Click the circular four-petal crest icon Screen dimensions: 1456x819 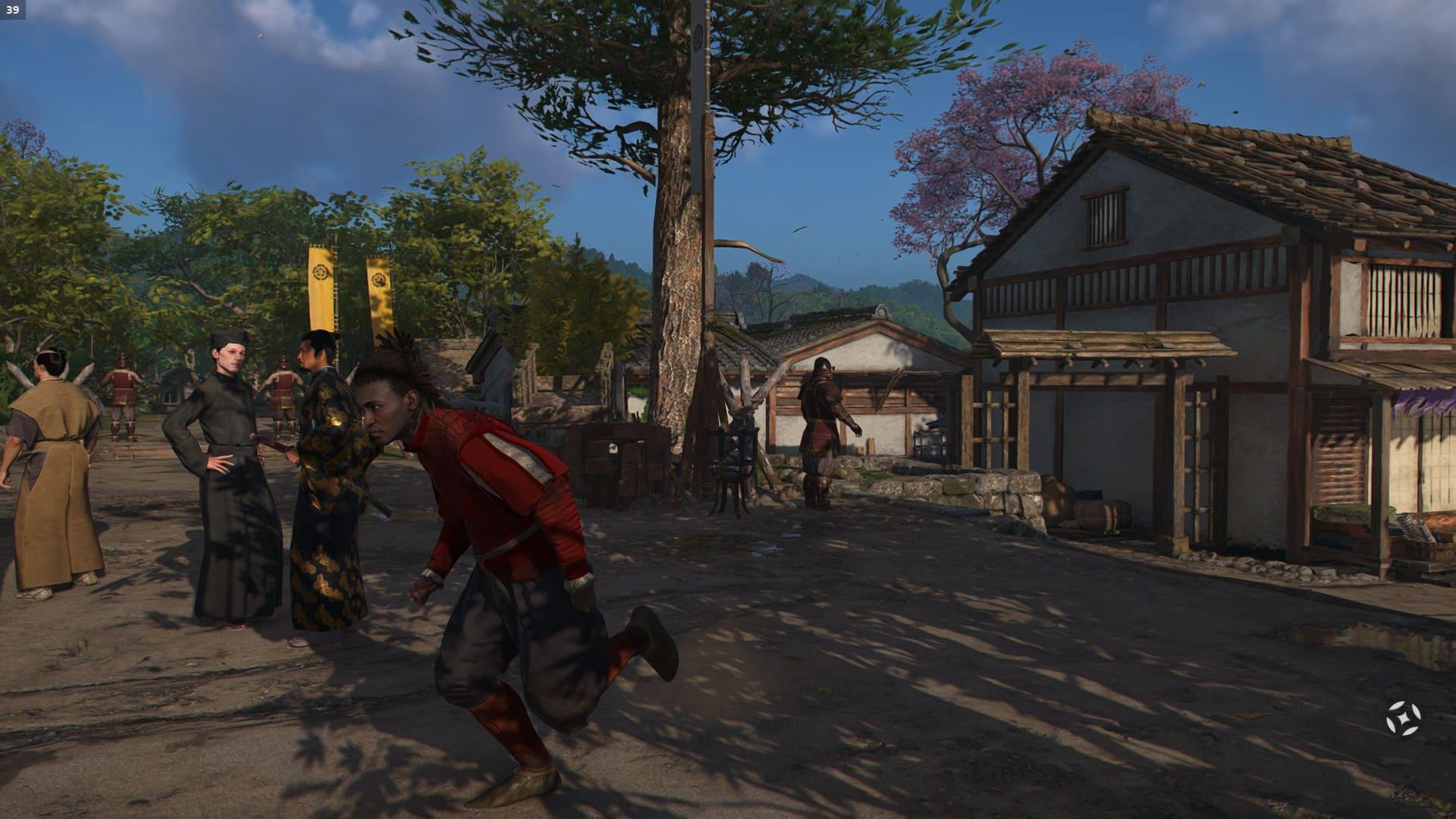1403,717
